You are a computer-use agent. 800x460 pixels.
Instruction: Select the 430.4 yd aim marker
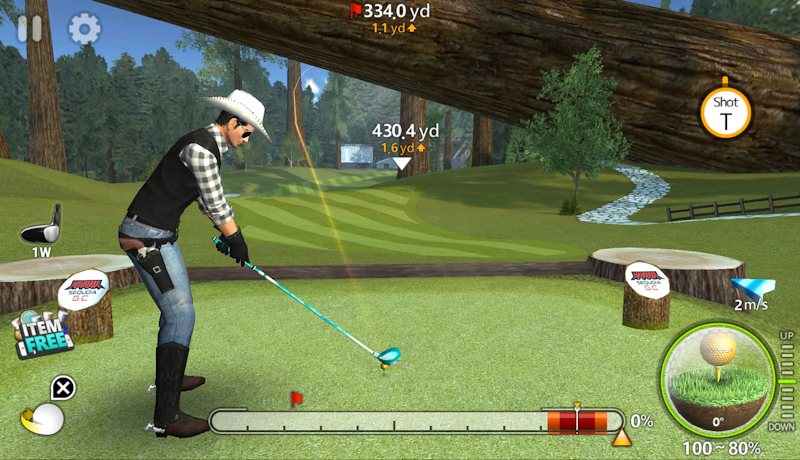(402, 162)
